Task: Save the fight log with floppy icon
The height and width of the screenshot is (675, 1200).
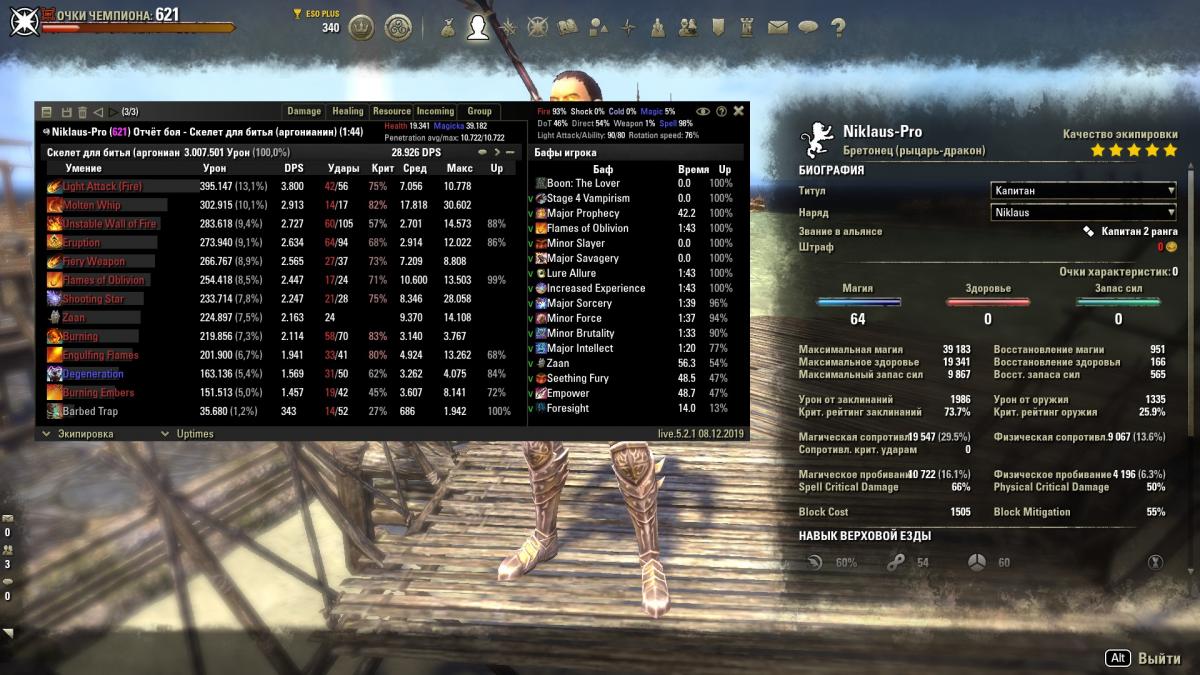Action: 67,112
